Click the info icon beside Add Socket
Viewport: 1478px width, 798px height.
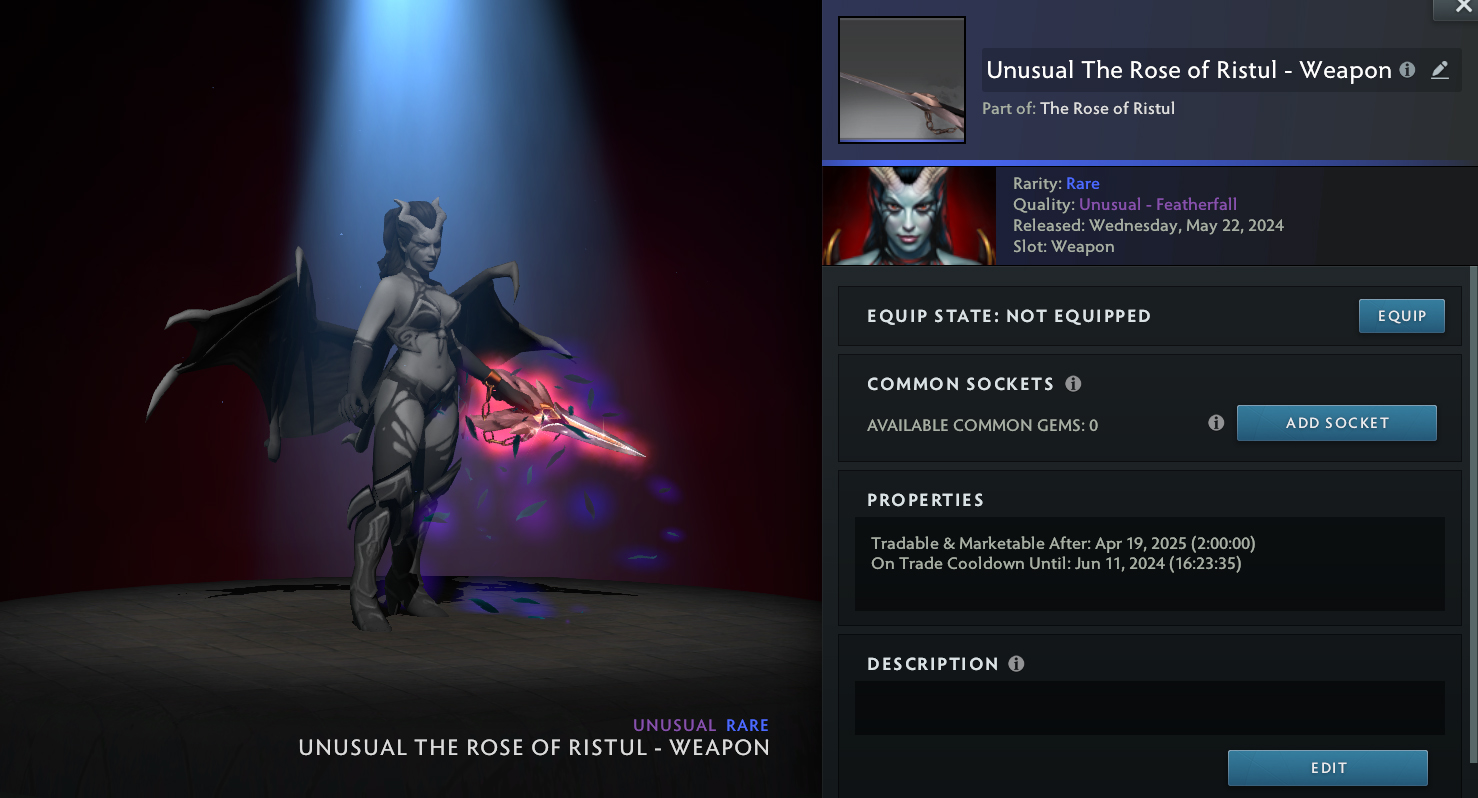click(x=1216, y=423)
